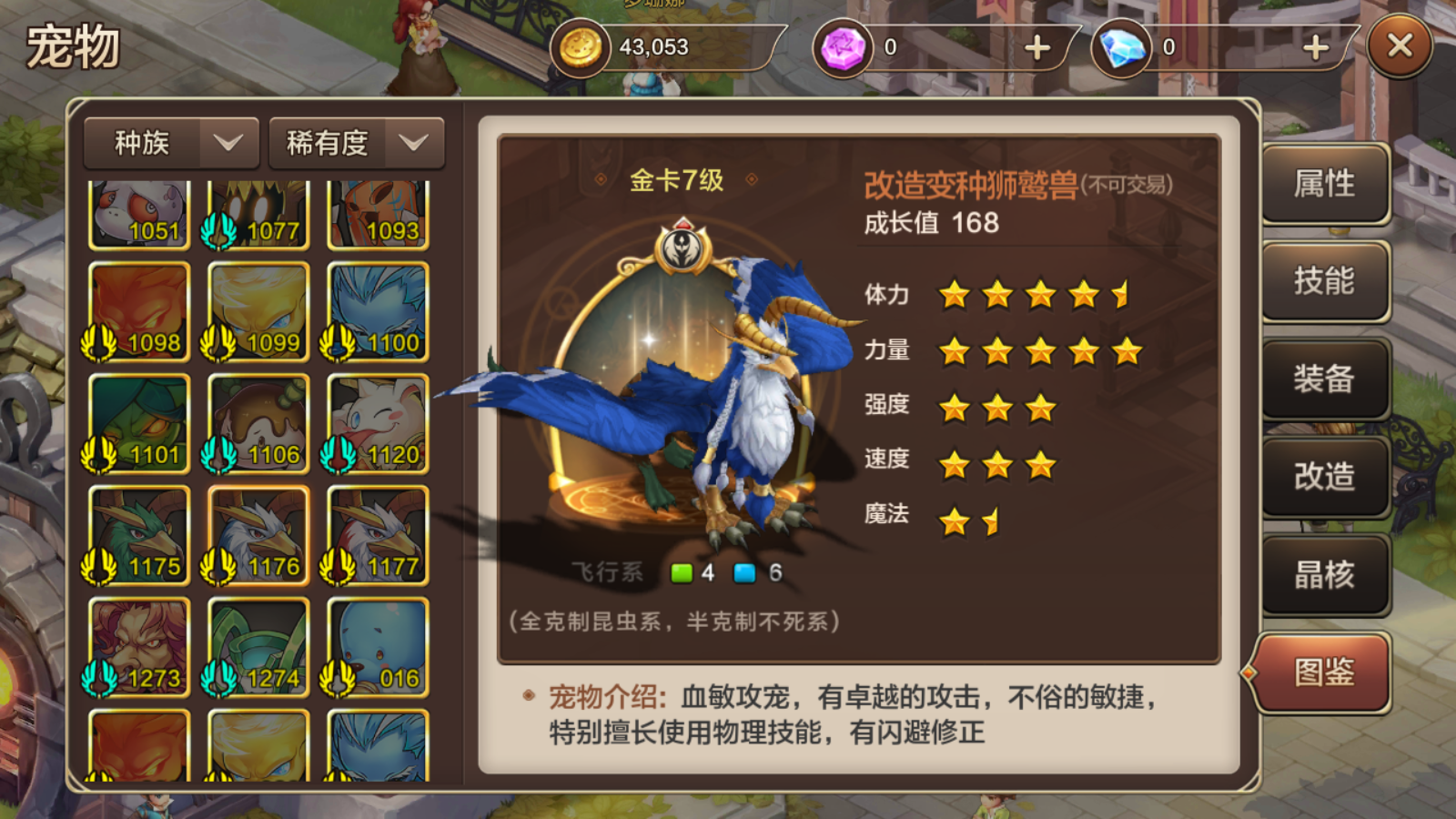
Task: Open the 种族 race filter dropdown
Action: click(x=172, y=143)
